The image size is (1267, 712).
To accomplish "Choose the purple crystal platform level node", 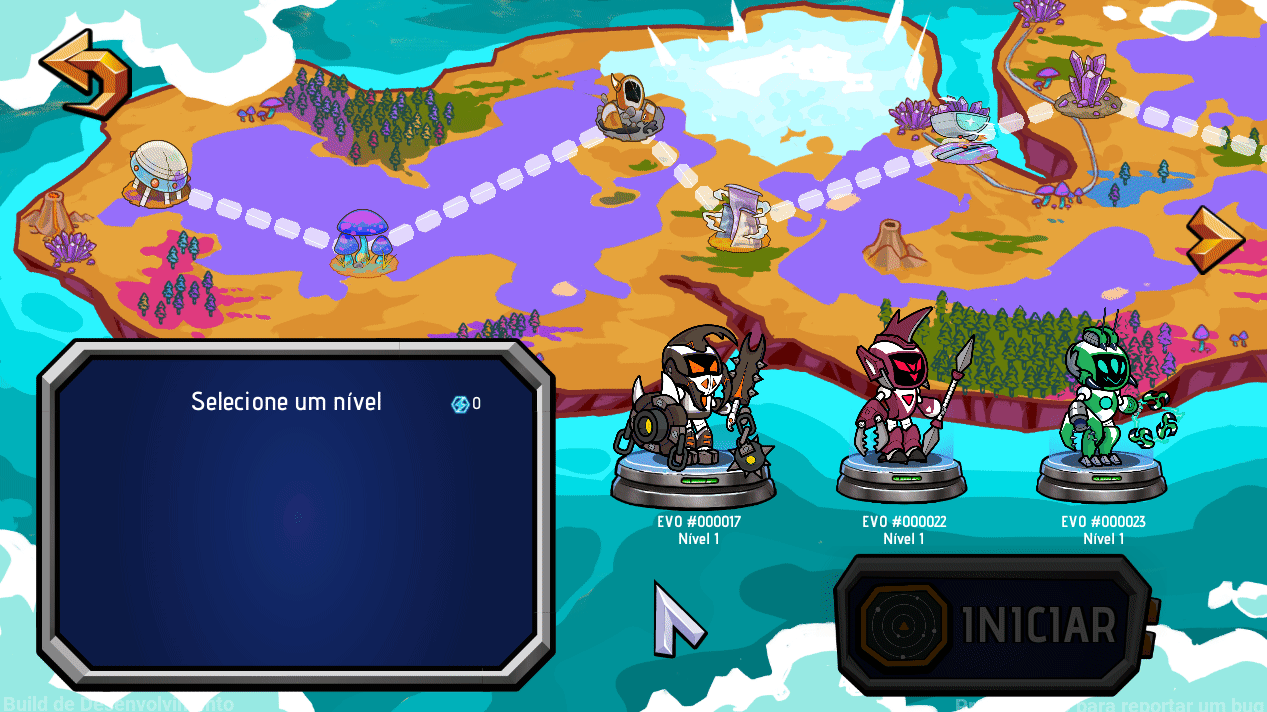I will [1089, 82].
